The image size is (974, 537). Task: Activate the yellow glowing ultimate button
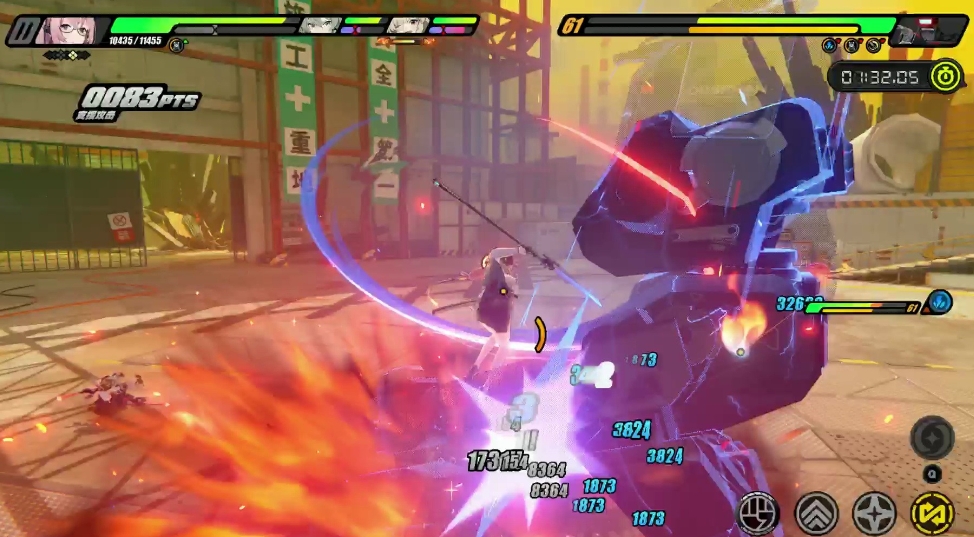pyautogui.click(x=932, y=513)
